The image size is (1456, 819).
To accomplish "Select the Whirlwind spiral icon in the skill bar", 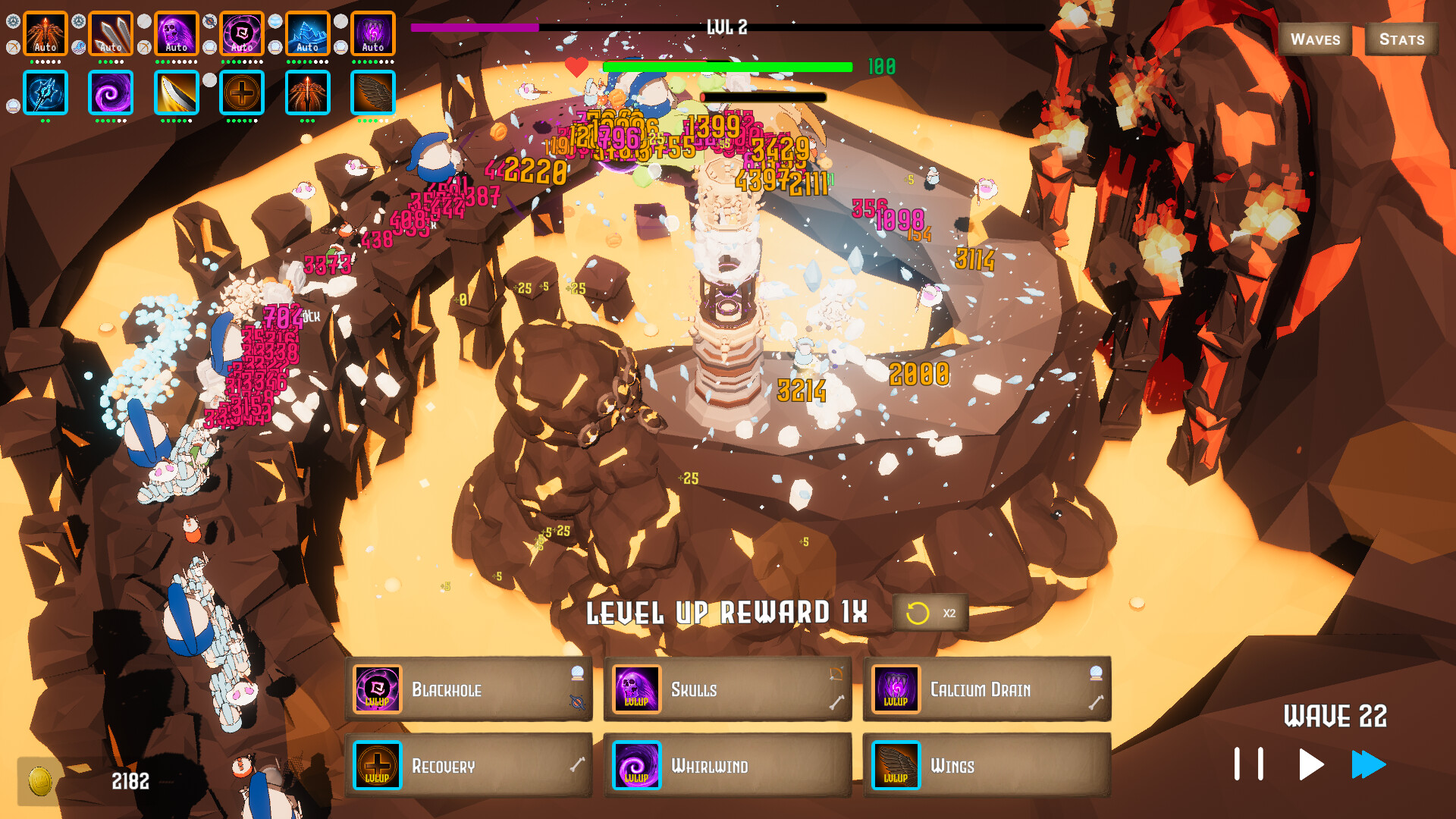I will [x=111, y=93].
